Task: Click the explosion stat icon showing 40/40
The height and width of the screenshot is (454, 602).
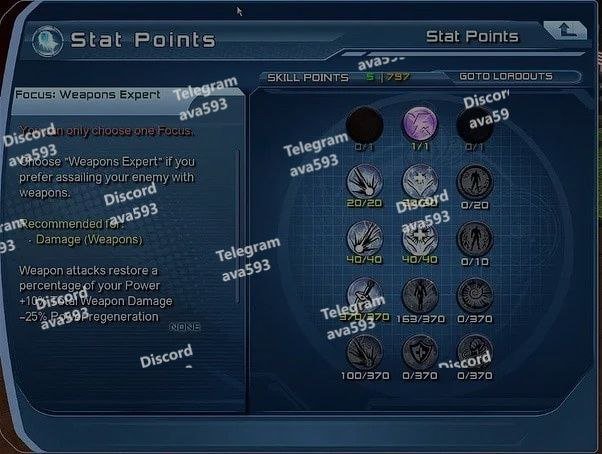Action: click(x=364, y=238)
